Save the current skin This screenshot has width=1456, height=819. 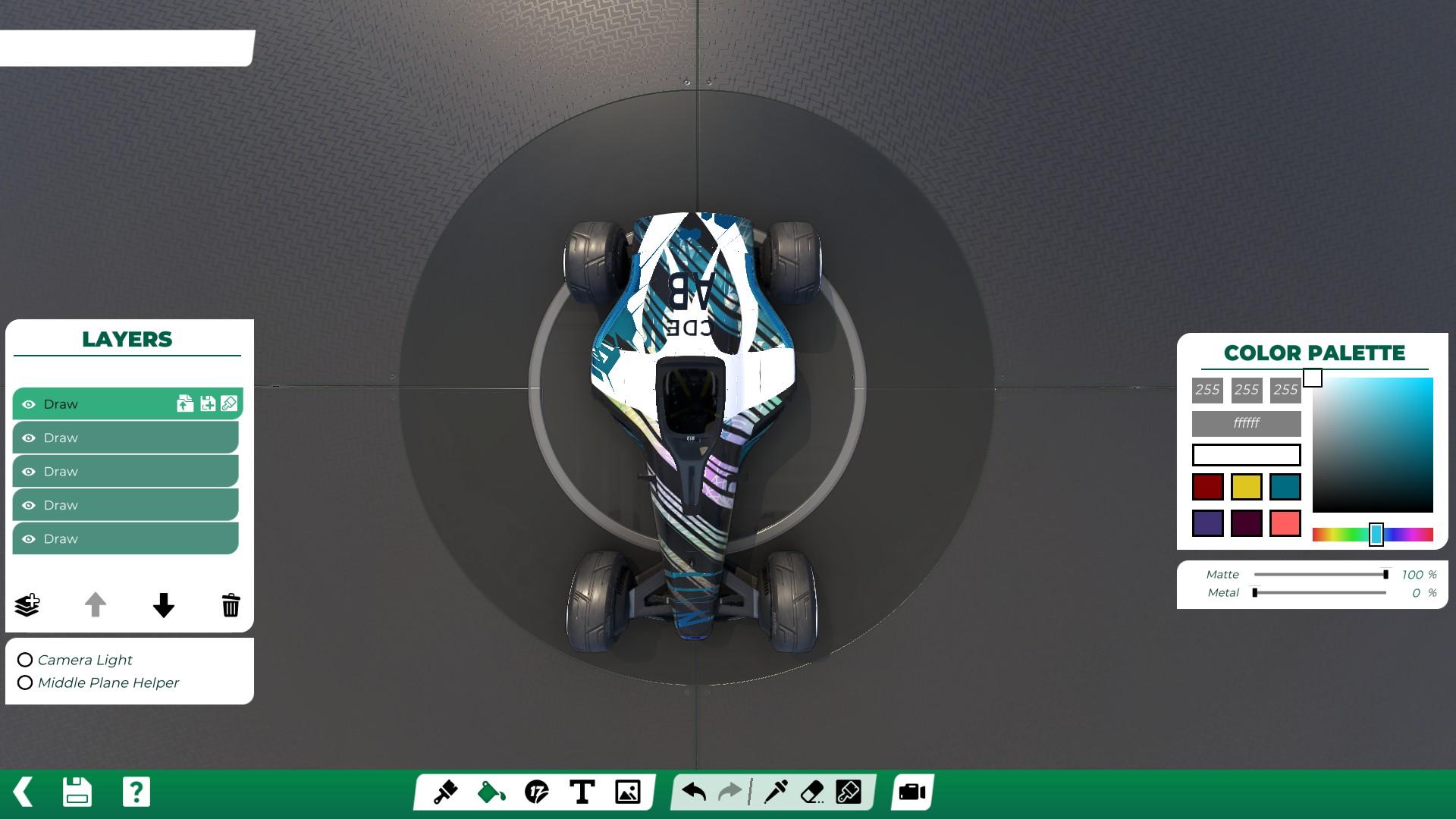point(76,792)
